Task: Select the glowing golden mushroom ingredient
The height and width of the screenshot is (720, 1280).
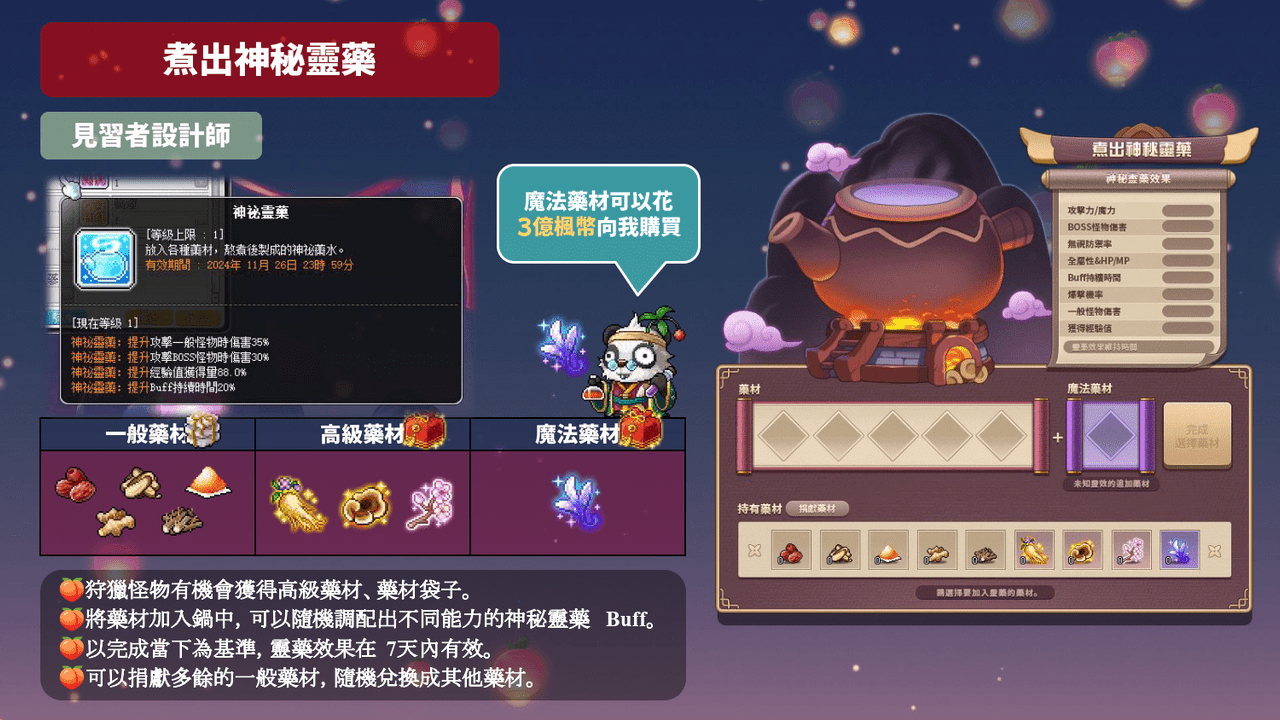Action: click(1081, 550)
